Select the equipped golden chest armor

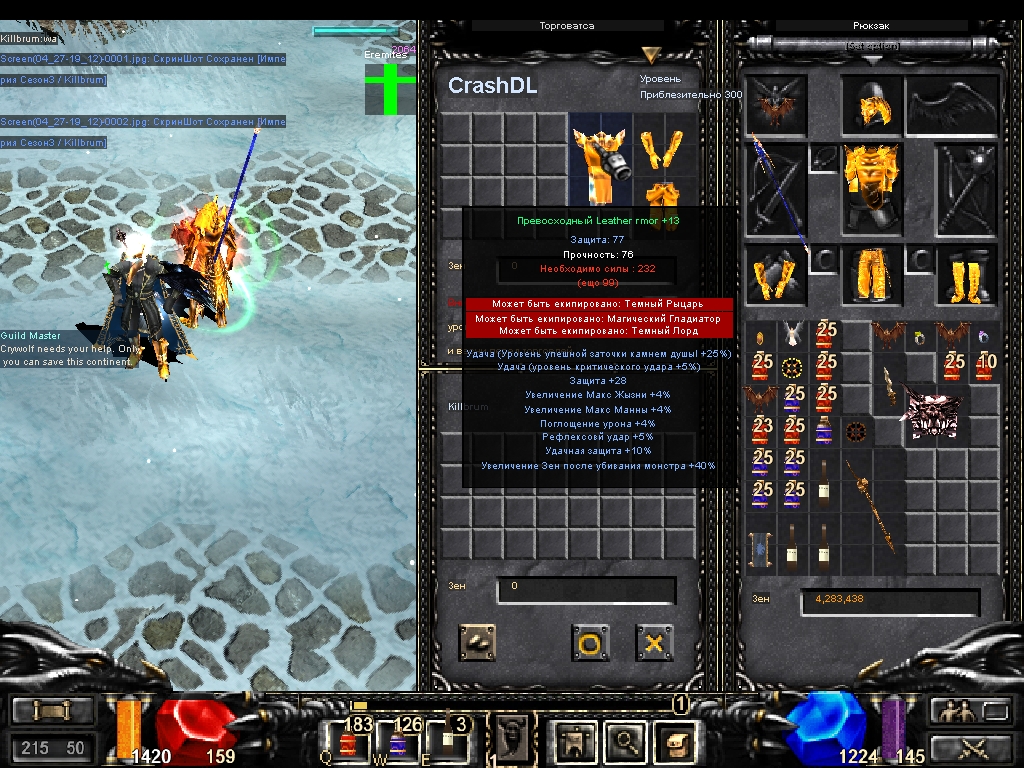(x=871, y=186)
